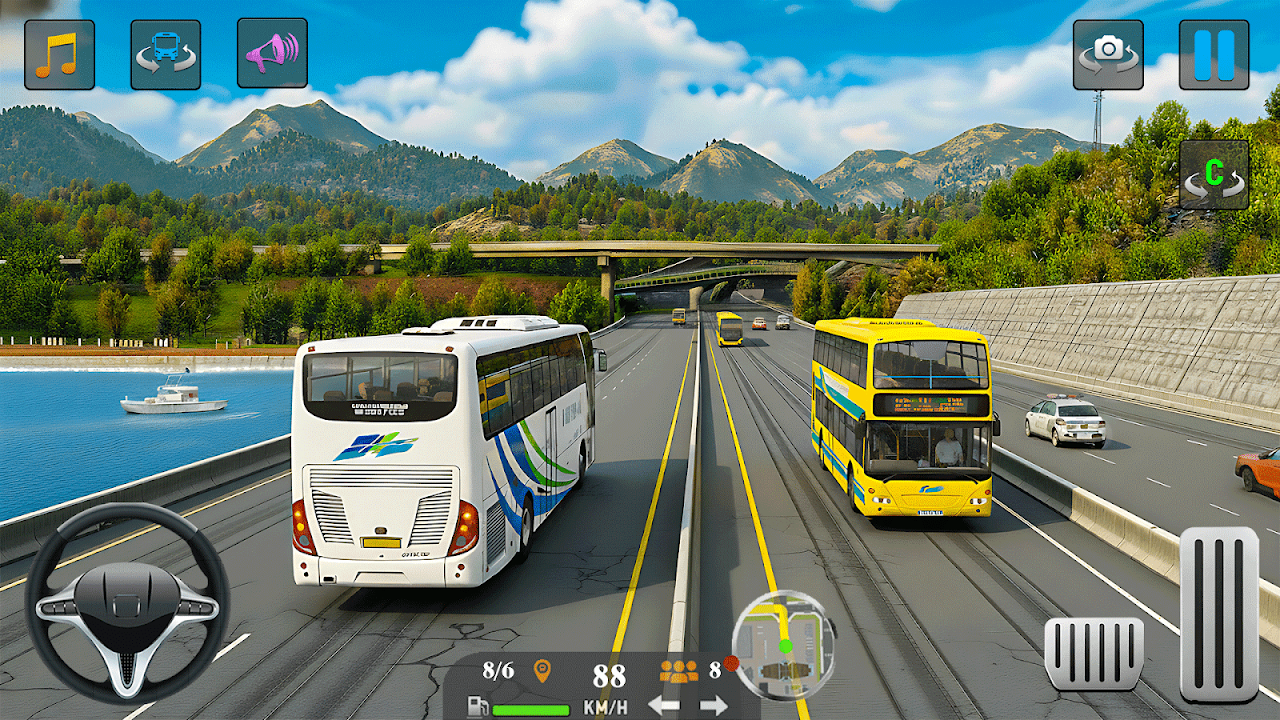This screenshot has width=1280, height=720.
Task: Open the circular minimap
Action: 784,643
